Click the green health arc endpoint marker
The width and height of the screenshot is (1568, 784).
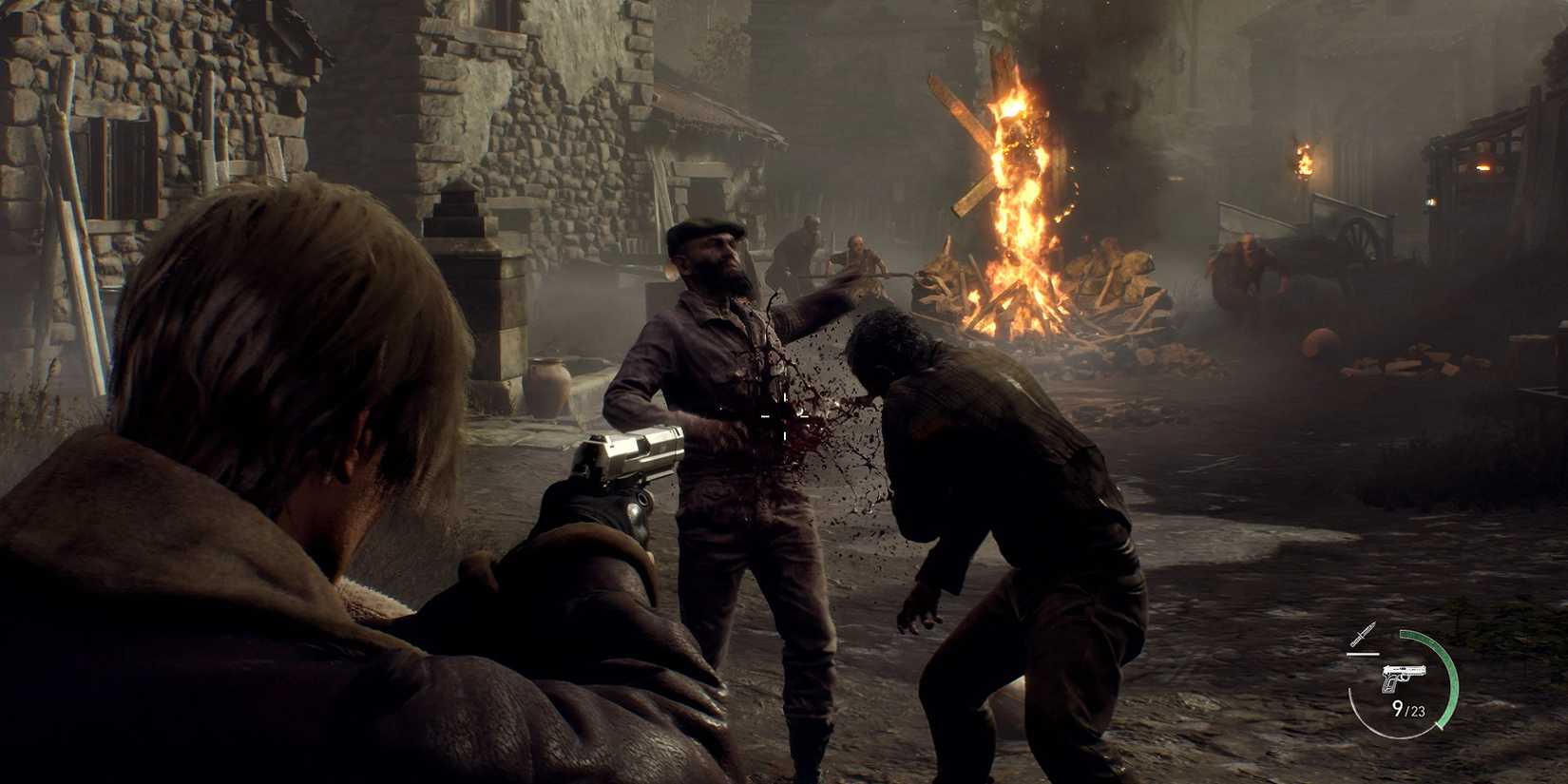coord(1441,726)
